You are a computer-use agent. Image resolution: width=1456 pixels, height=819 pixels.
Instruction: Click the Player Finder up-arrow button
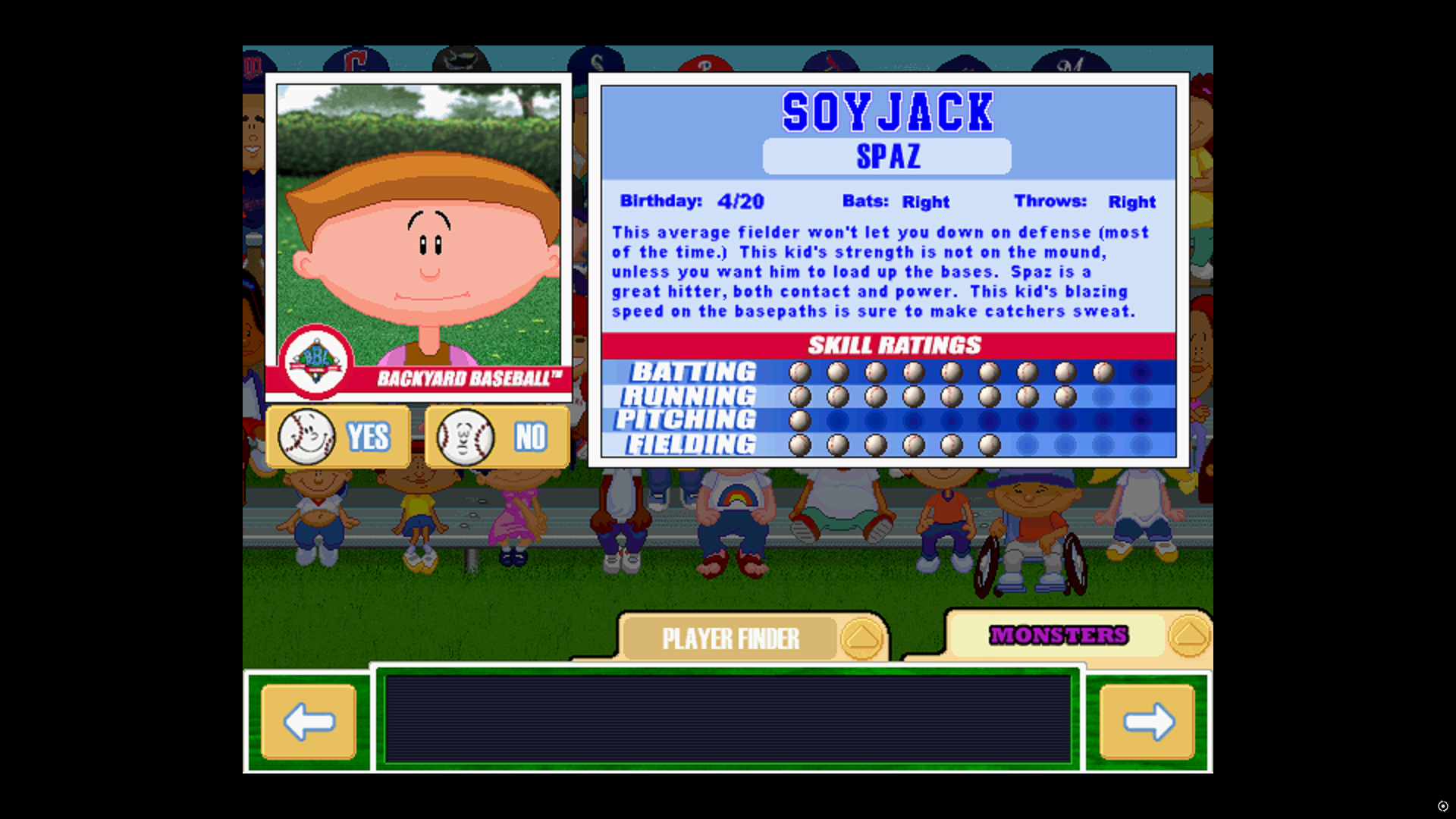click(x=862, y=639)
